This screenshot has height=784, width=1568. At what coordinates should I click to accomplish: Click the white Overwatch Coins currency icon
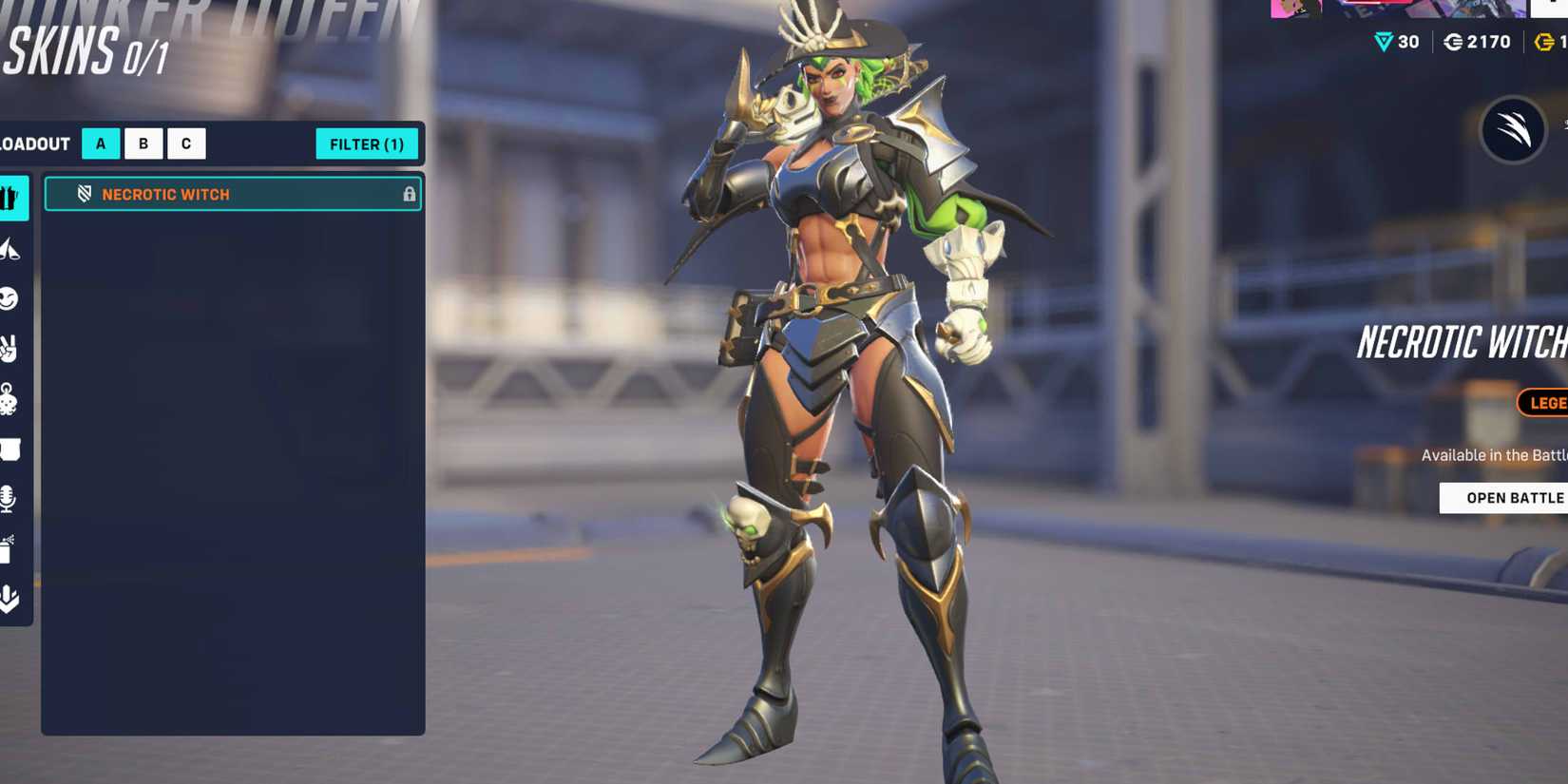coord(1455,42)
